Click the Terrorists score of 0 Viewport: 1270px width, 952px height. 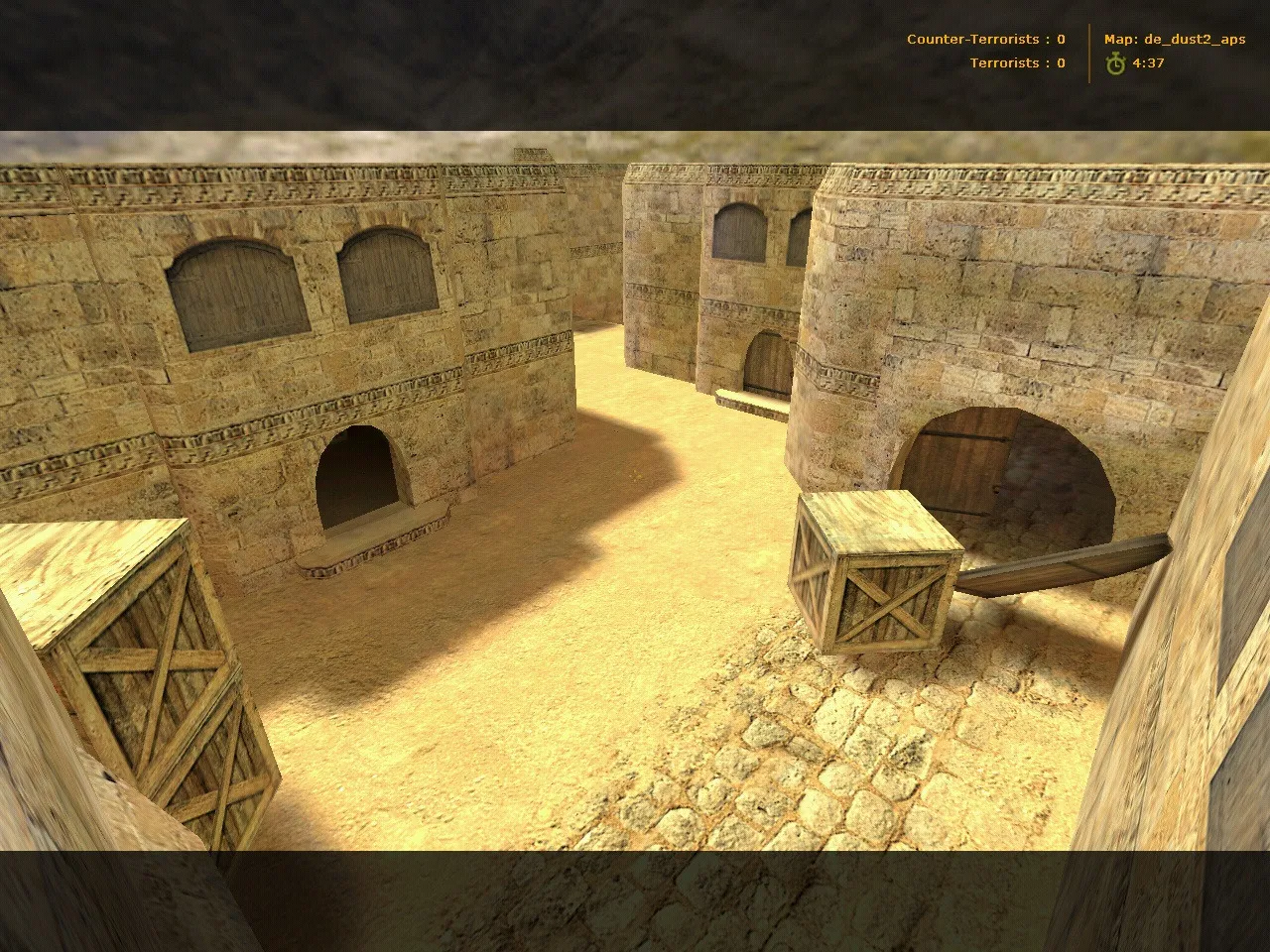1059,62
